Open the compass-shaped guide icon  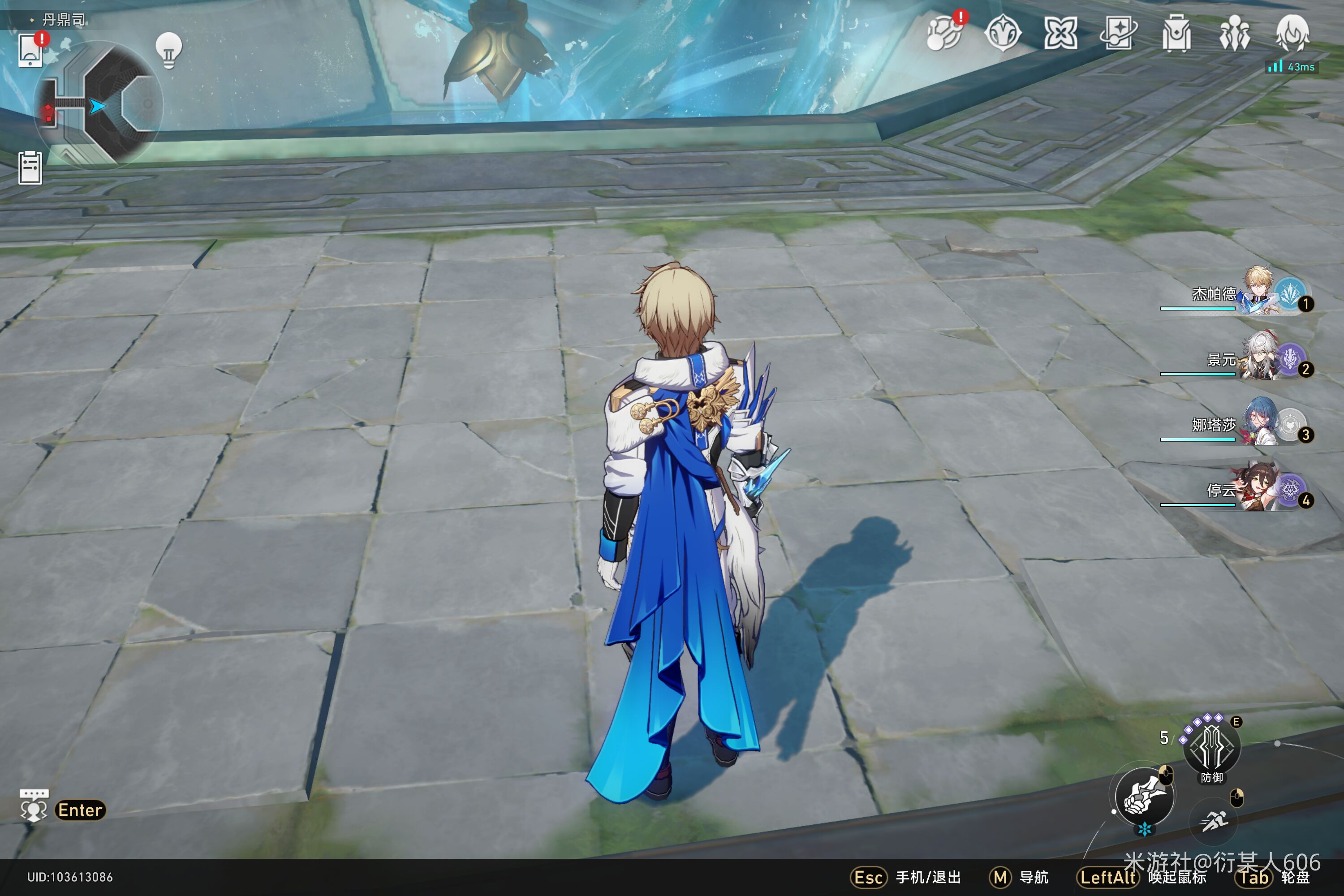pos(1002,33)
